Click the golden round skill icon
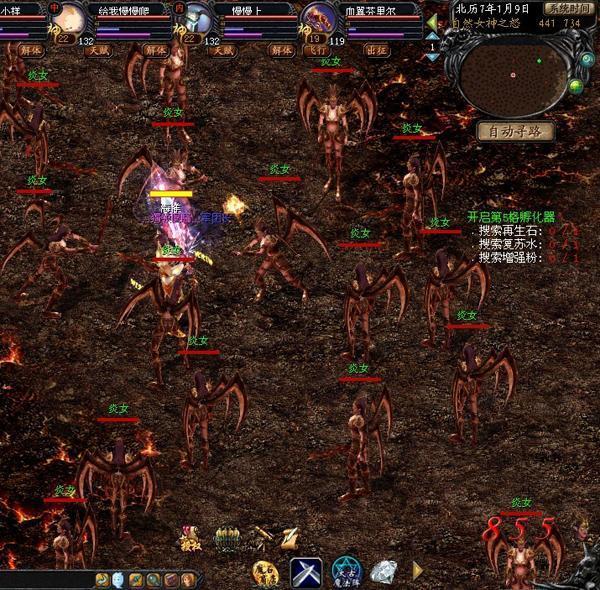The height and width of the screenshot is (590, 600). (264, 572)
